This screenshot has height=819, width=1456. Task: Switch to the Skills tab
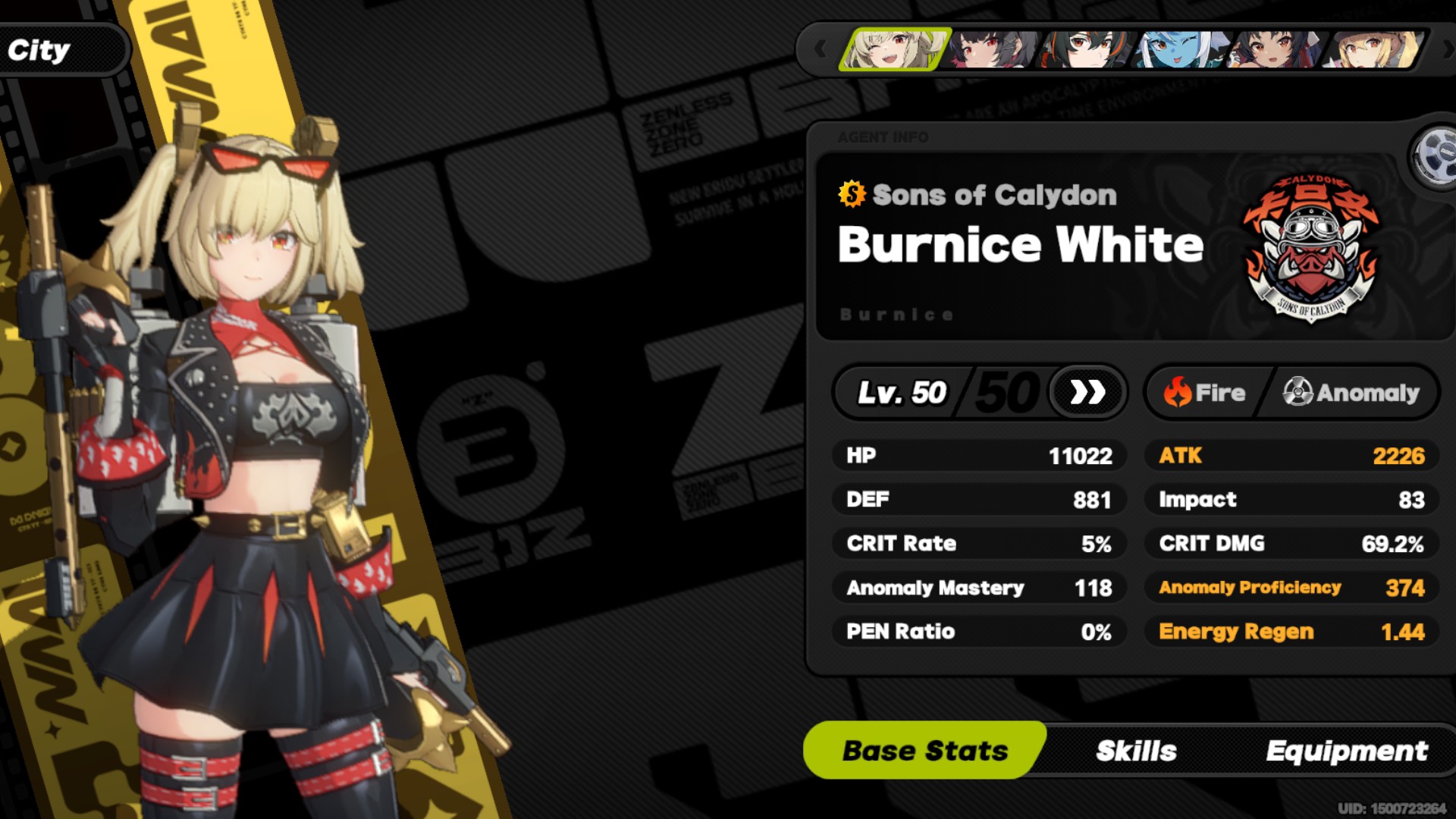coord(1134,751)
